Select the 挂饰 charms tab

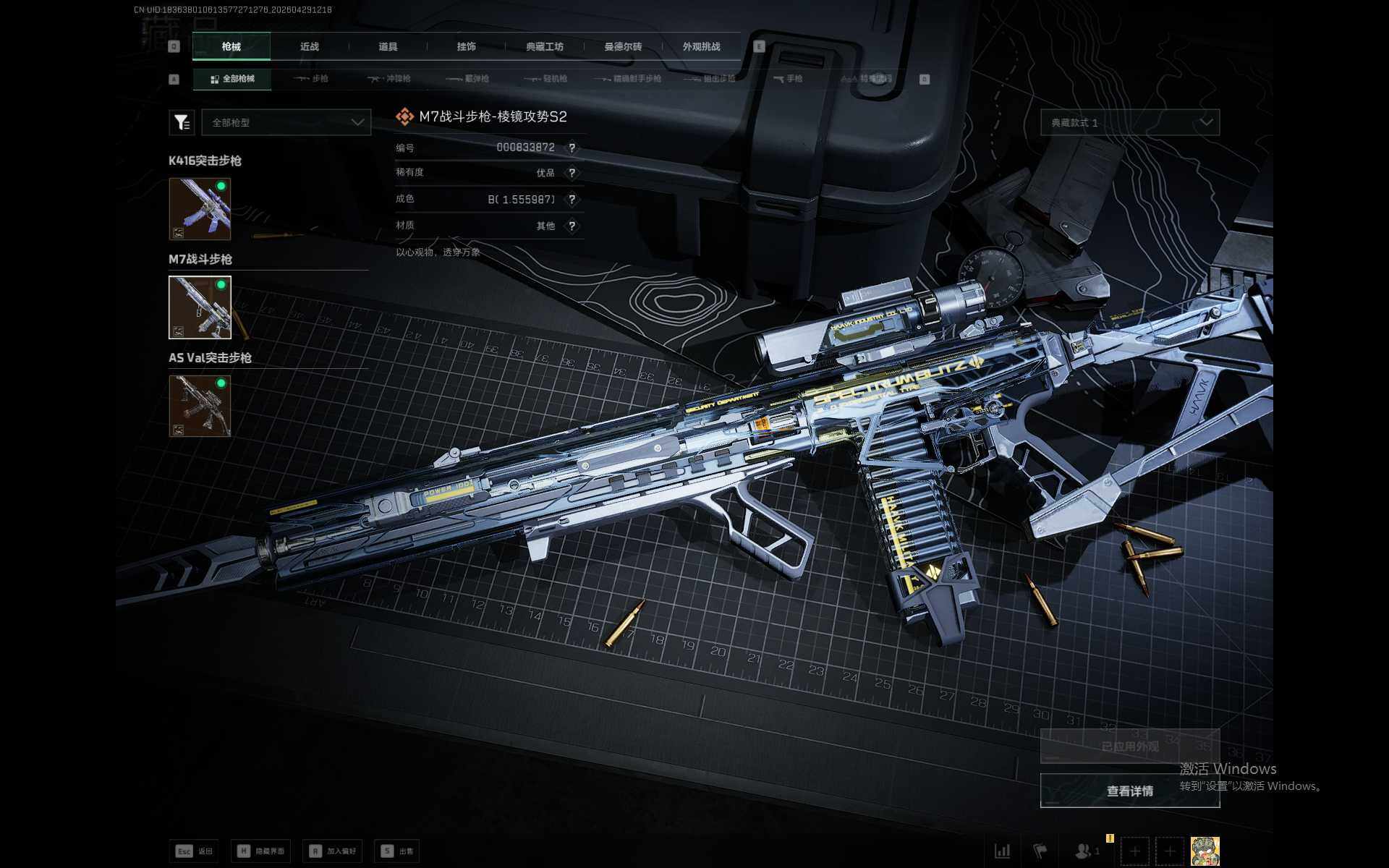pos(467,47)
